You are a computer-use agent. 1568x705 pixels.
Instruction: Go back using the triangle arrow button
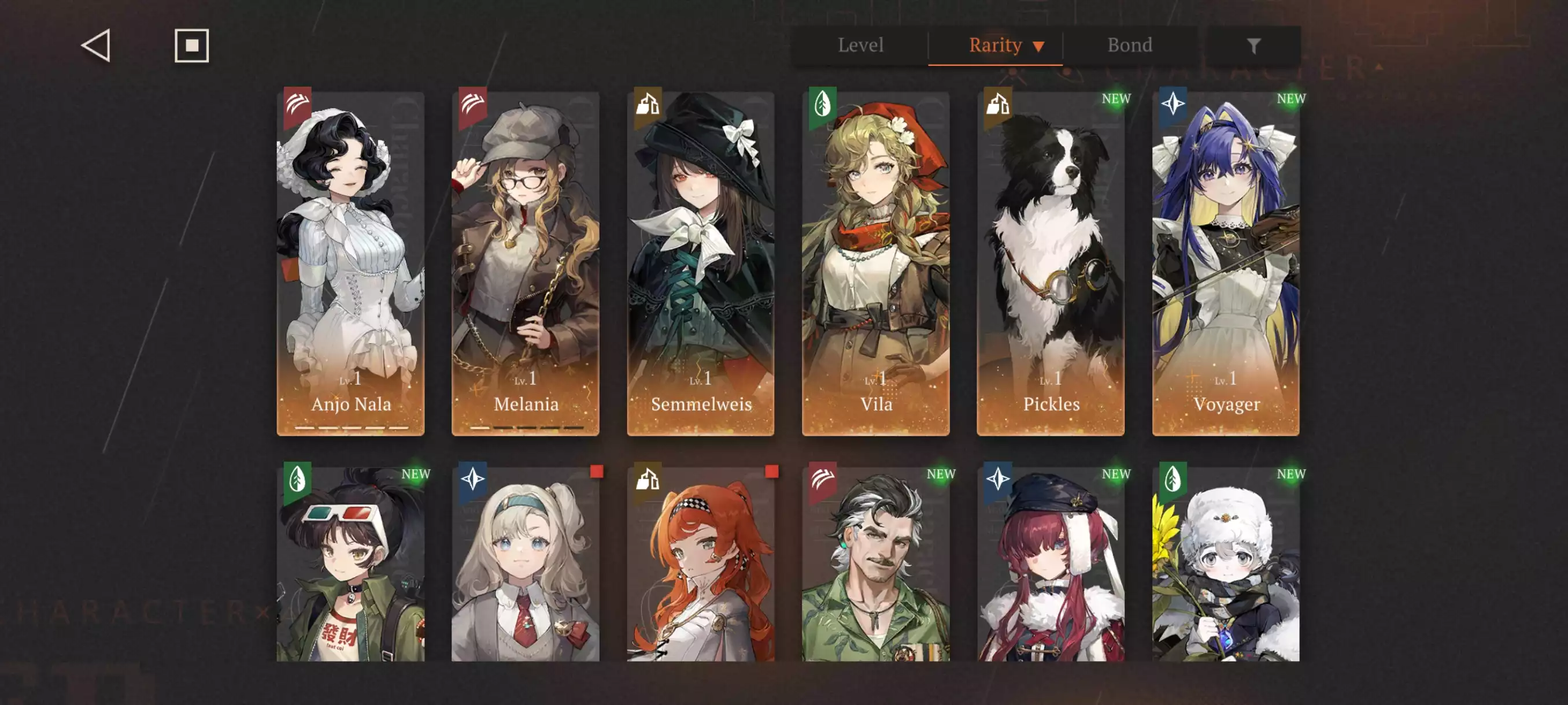(96, 46)
